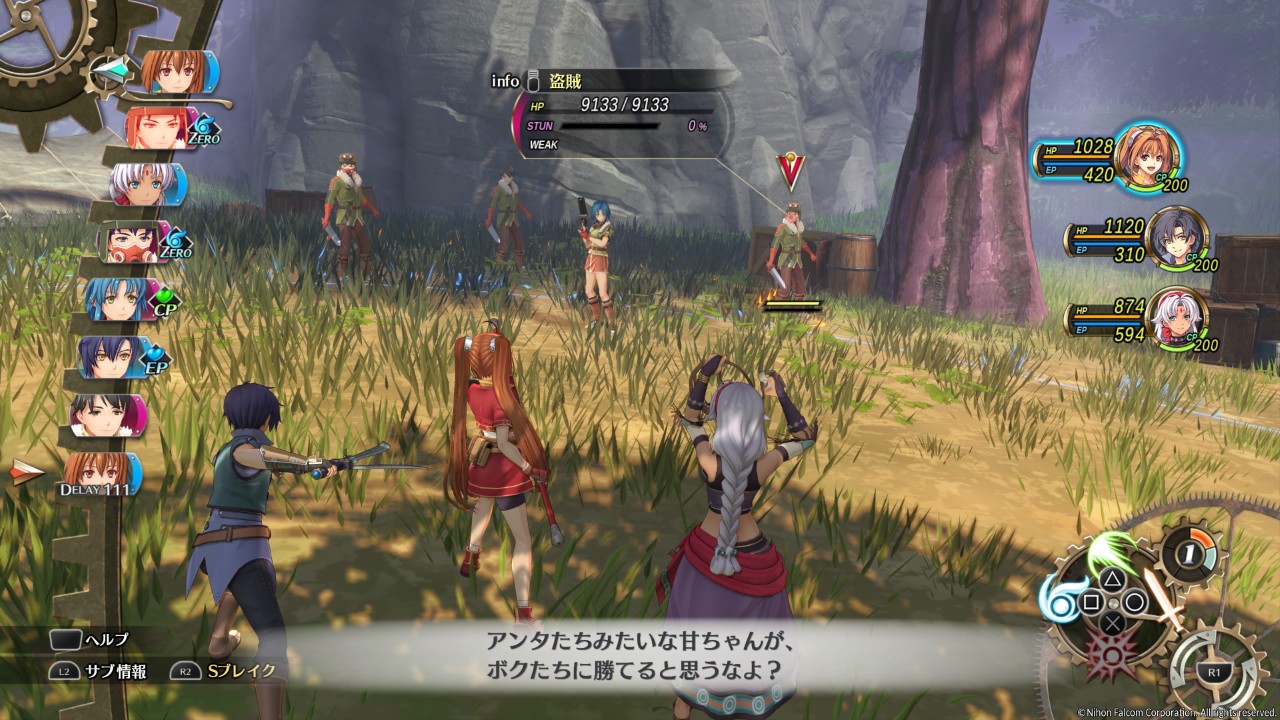The image size is (1280, 720).
Task: Select the turn portrait with EP bonus
Action: [110, 357]
